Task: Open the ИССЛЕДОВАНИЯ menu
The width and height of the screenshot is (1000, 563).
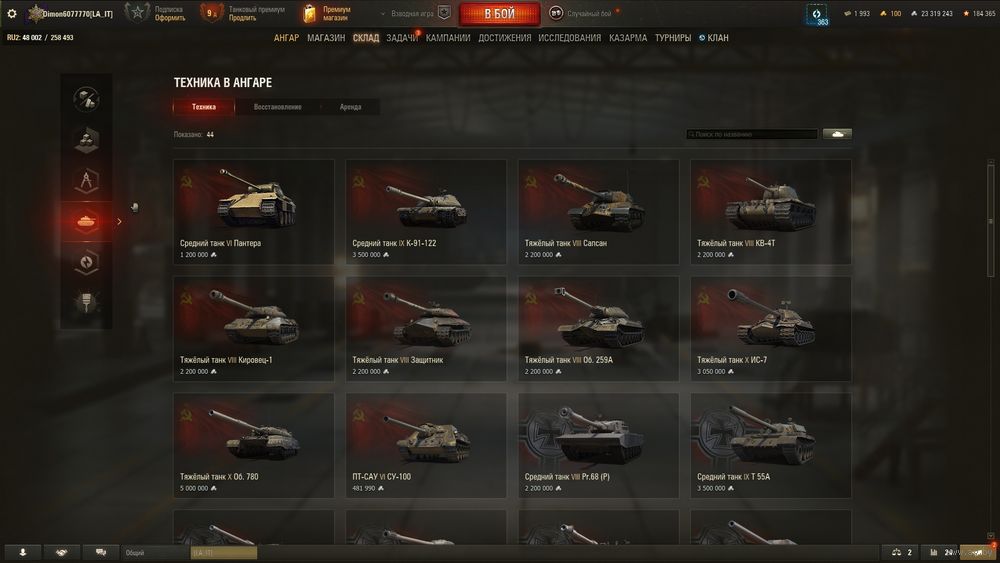Action: 570,38
